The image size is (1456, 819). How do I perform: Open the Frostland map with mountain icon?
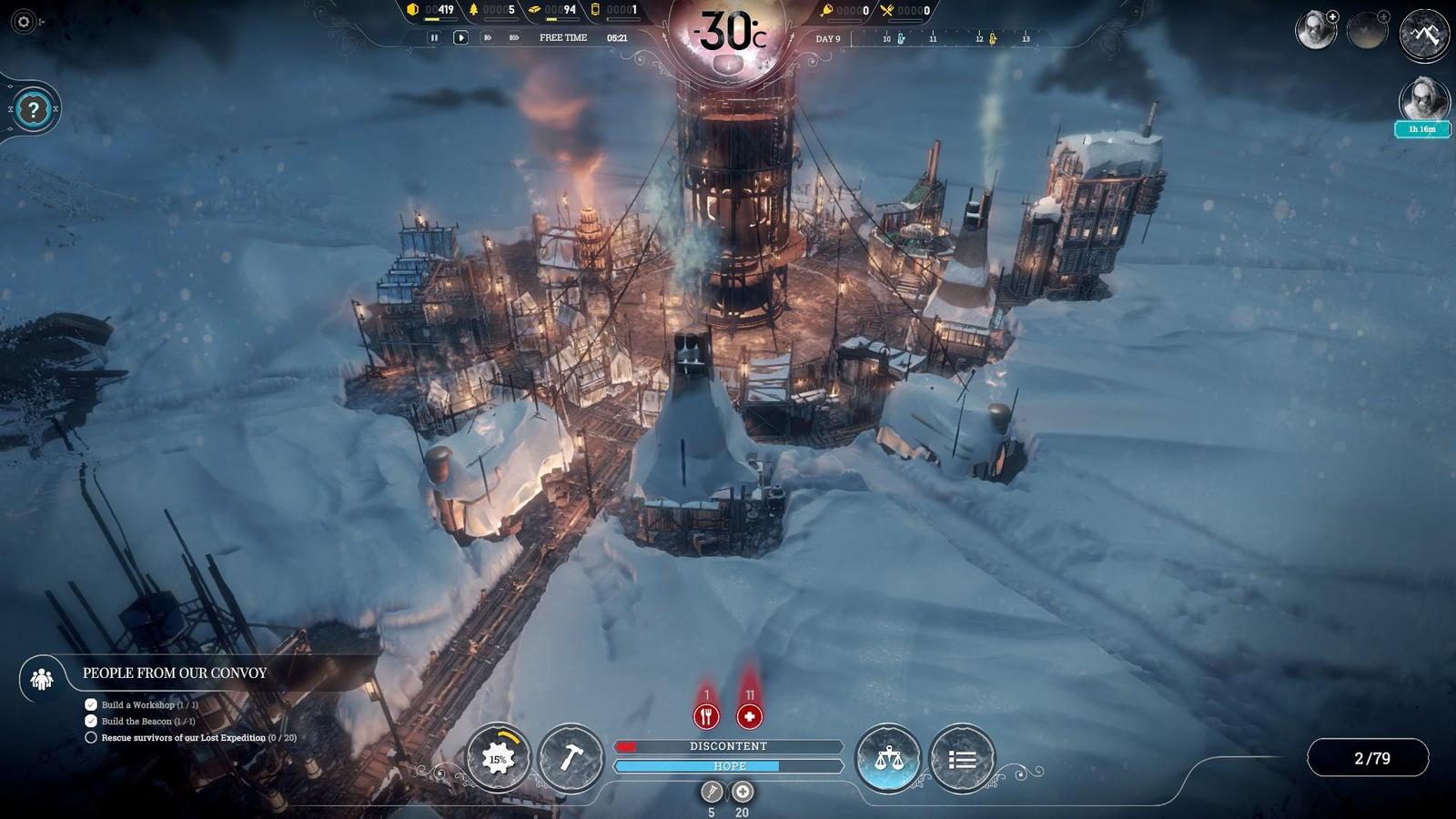click(1424, 35)
